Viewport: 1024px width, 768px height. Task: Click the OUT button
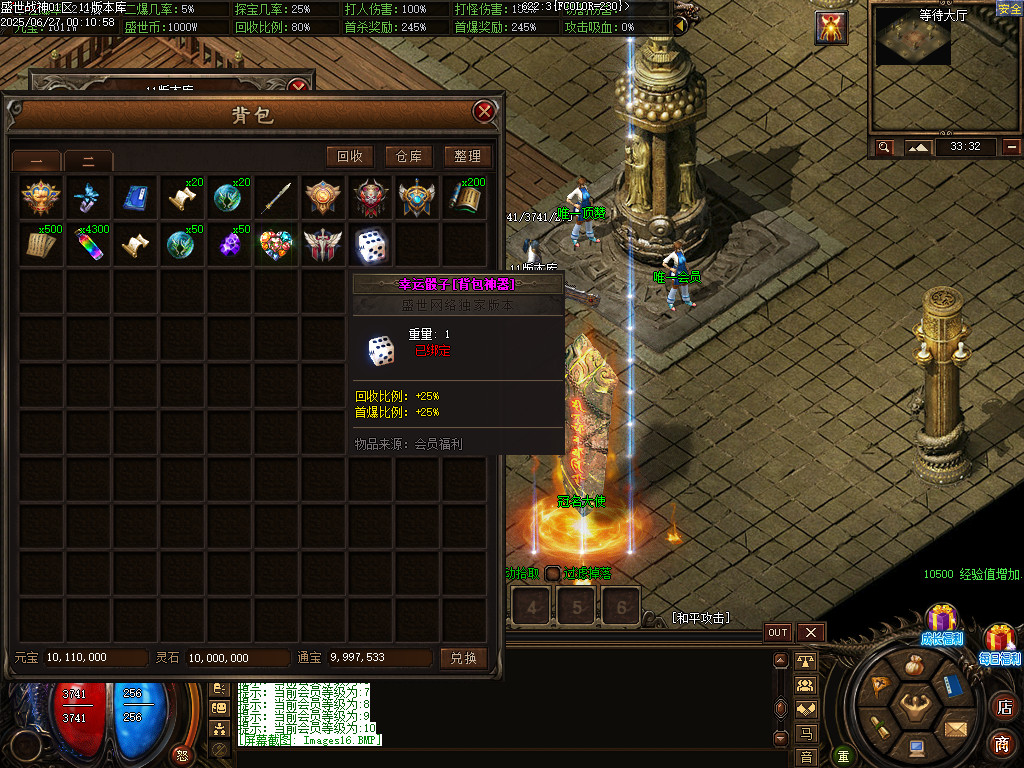(x=778, y=632)
